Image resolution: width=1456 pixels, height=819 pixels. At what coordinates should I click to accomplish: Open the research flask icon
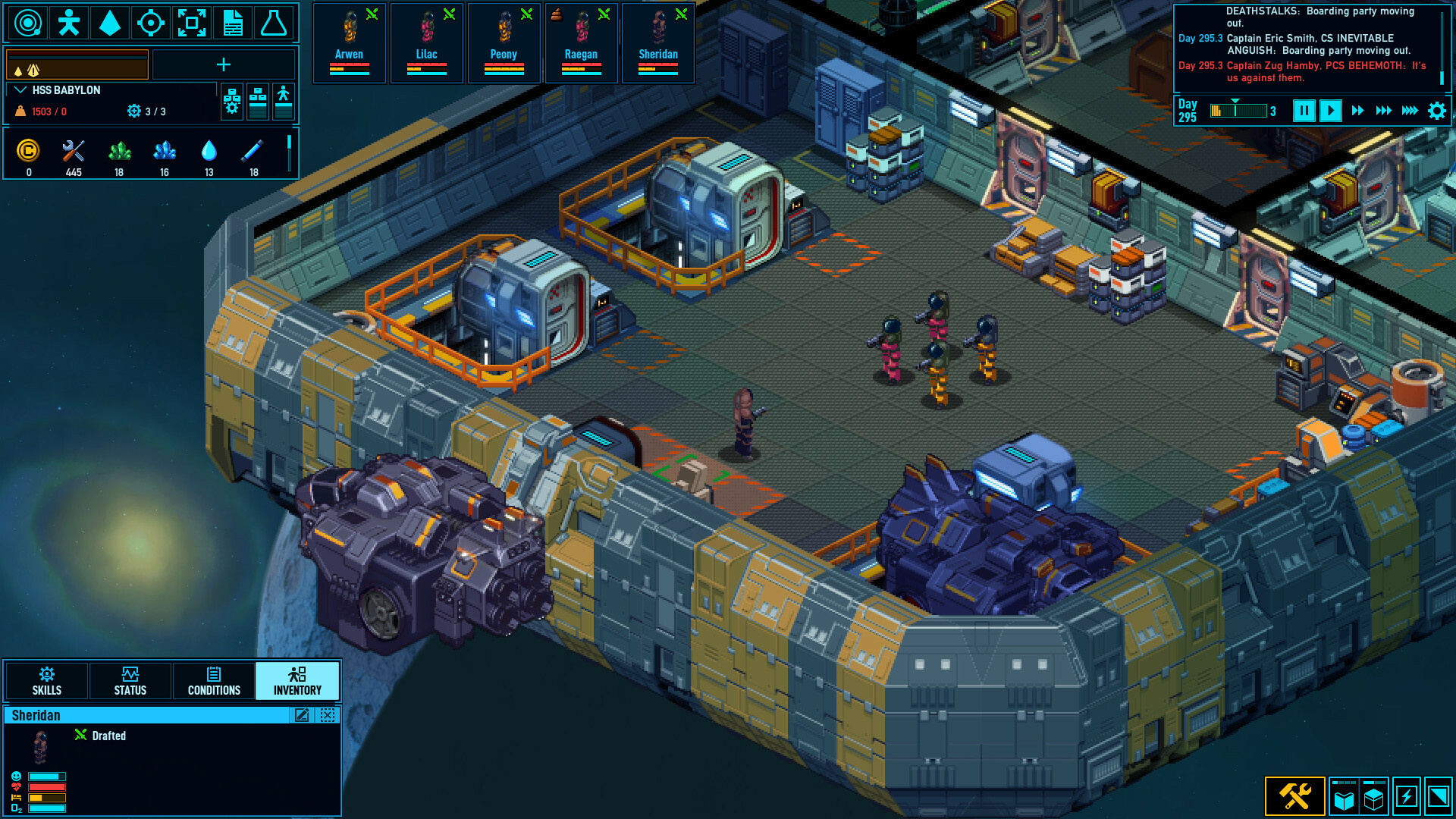(275, 23)
